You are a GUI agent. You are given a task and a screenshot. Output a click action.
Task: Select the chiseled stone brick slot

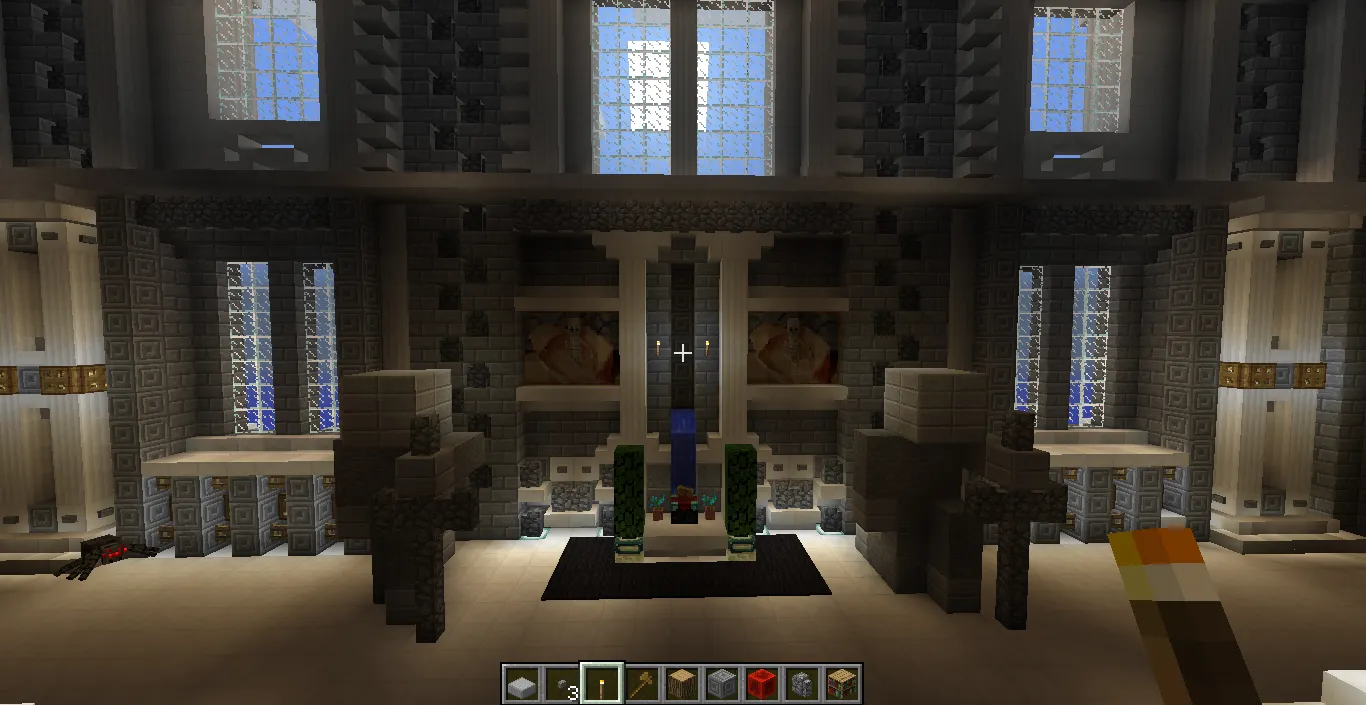tap(721, 684)
